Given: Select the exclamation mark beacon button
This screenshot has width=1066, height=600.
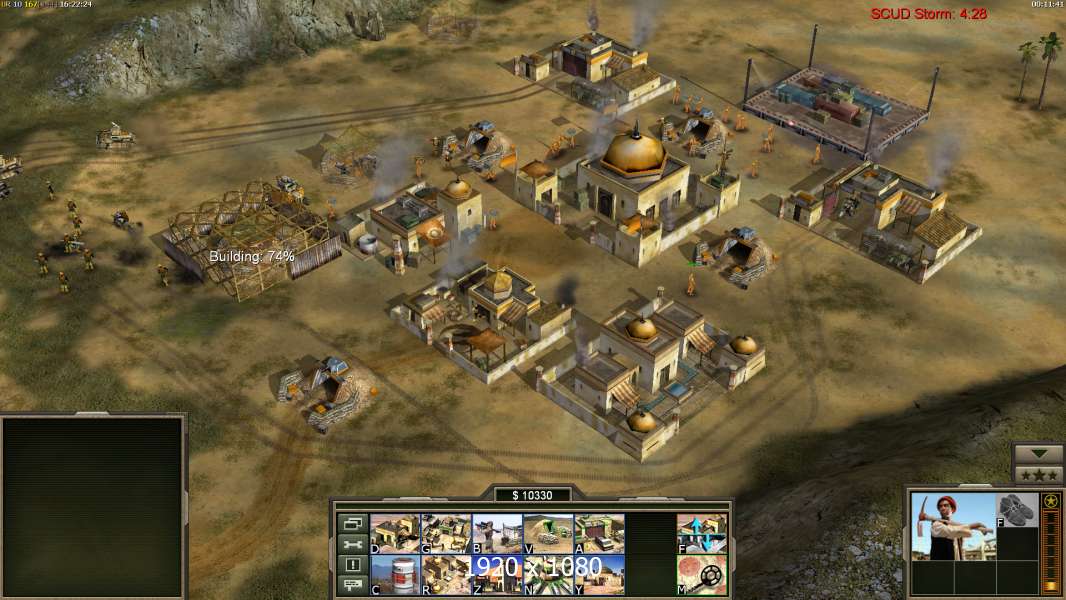Looking at the screenshot, I should (x=352, y=565).
